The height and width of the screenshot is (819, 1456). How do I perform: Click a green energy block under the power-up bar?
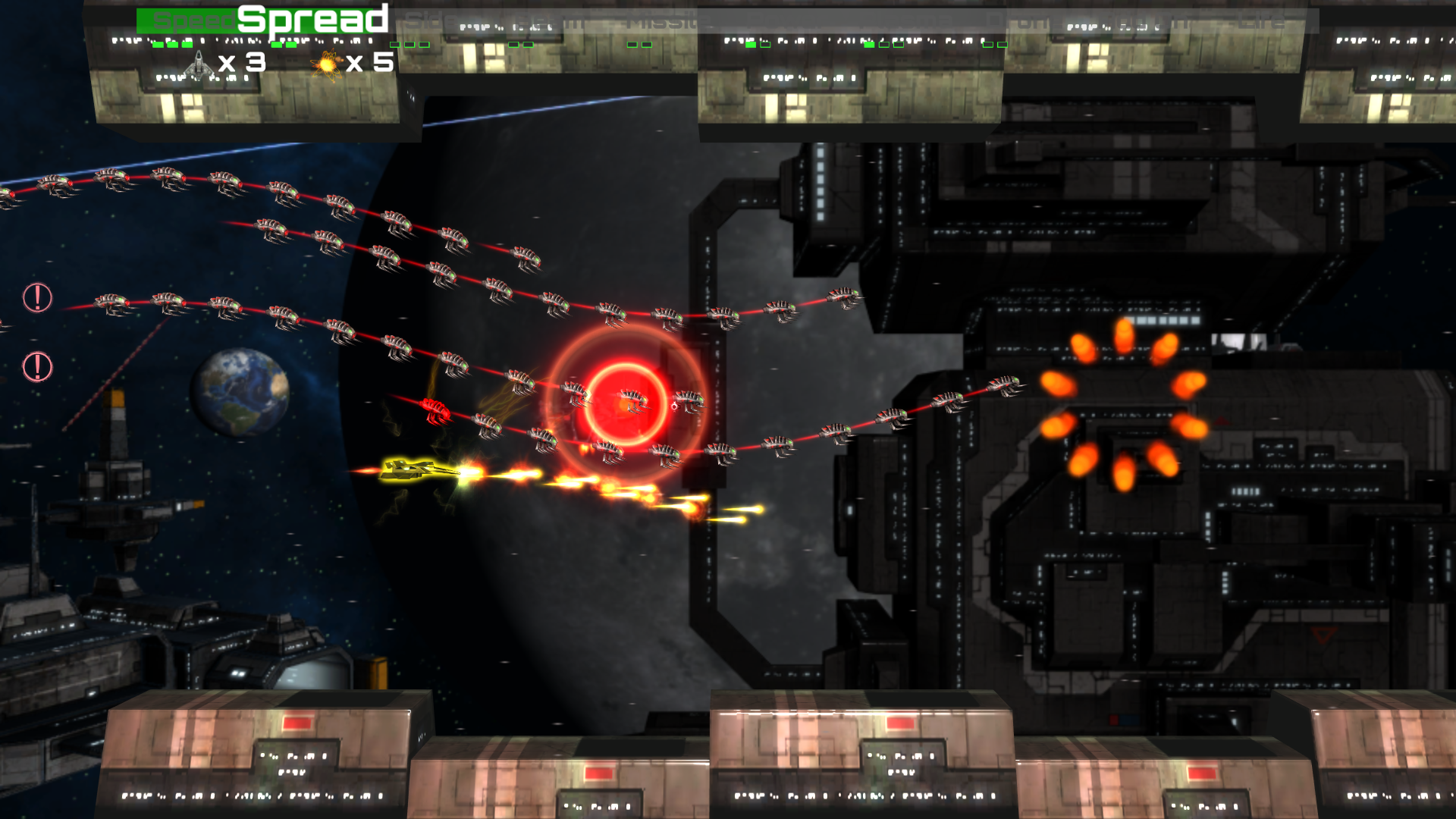tap(158, 45)
